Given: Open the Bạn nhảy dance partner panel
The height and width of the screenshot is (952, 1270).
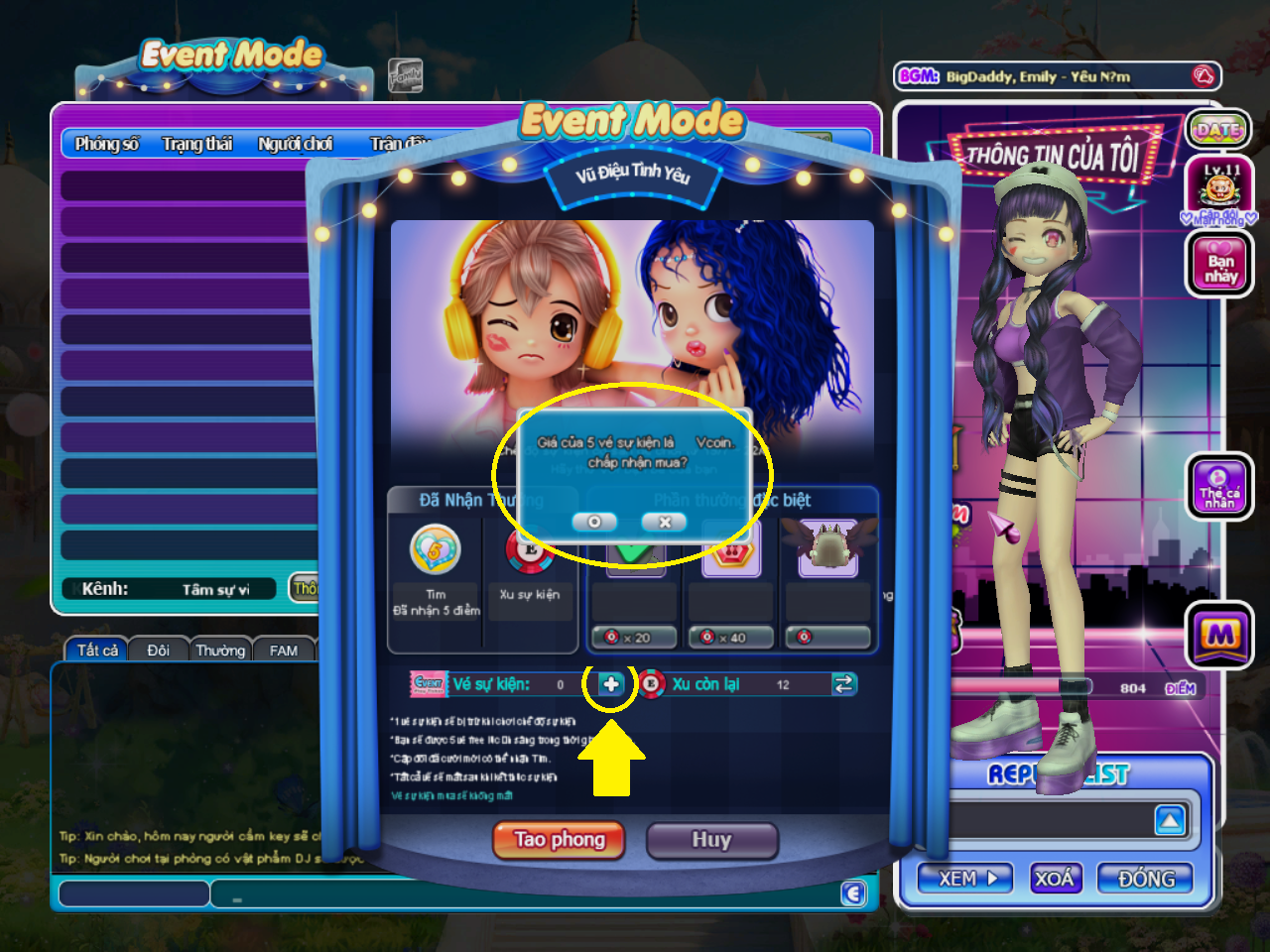Looking at the screenshot, I should pyautogui.click(x=1219, y=264).
